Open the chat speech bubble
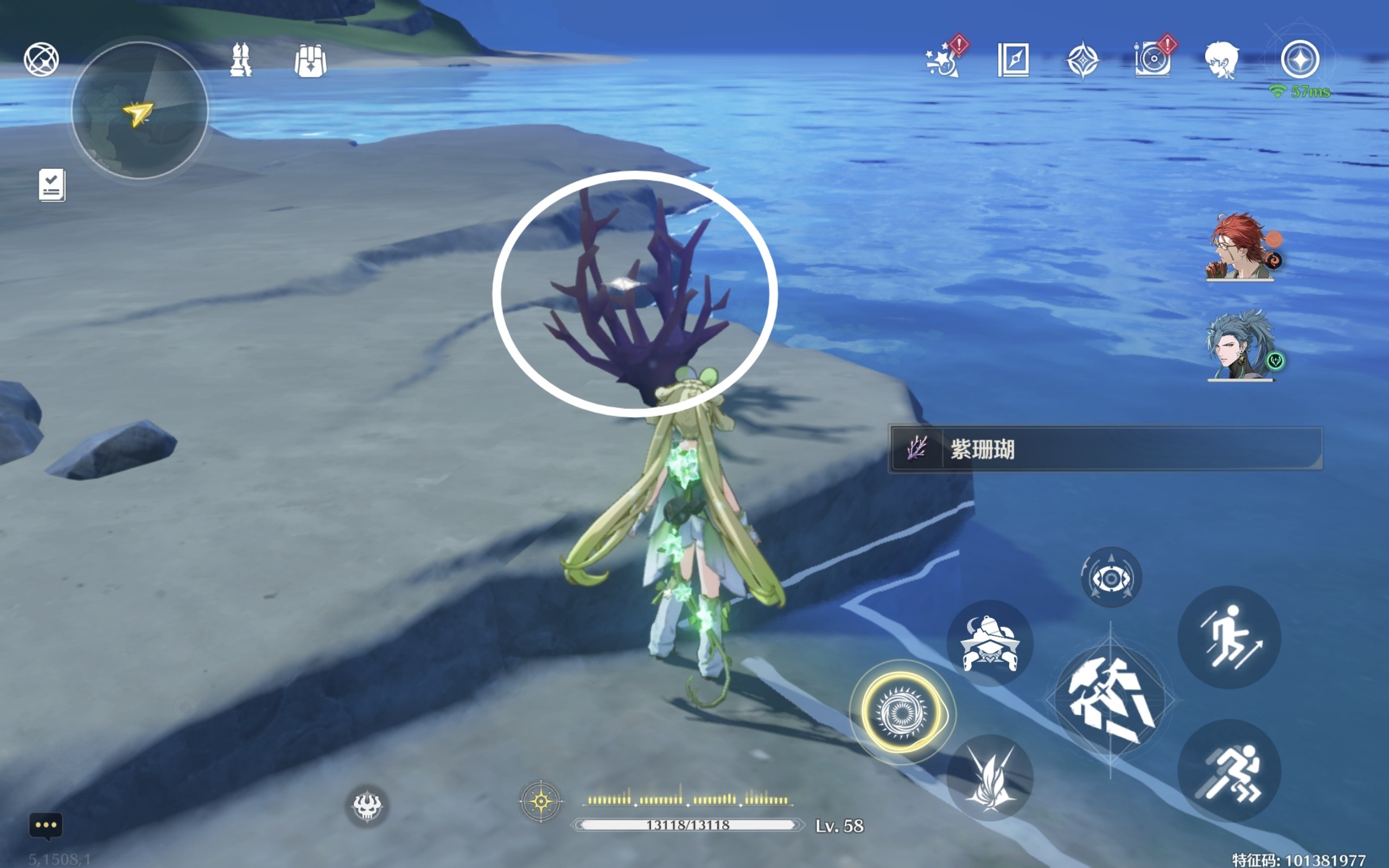Image resolution: width=1389 pixels, height=868 pixels. 46,826
